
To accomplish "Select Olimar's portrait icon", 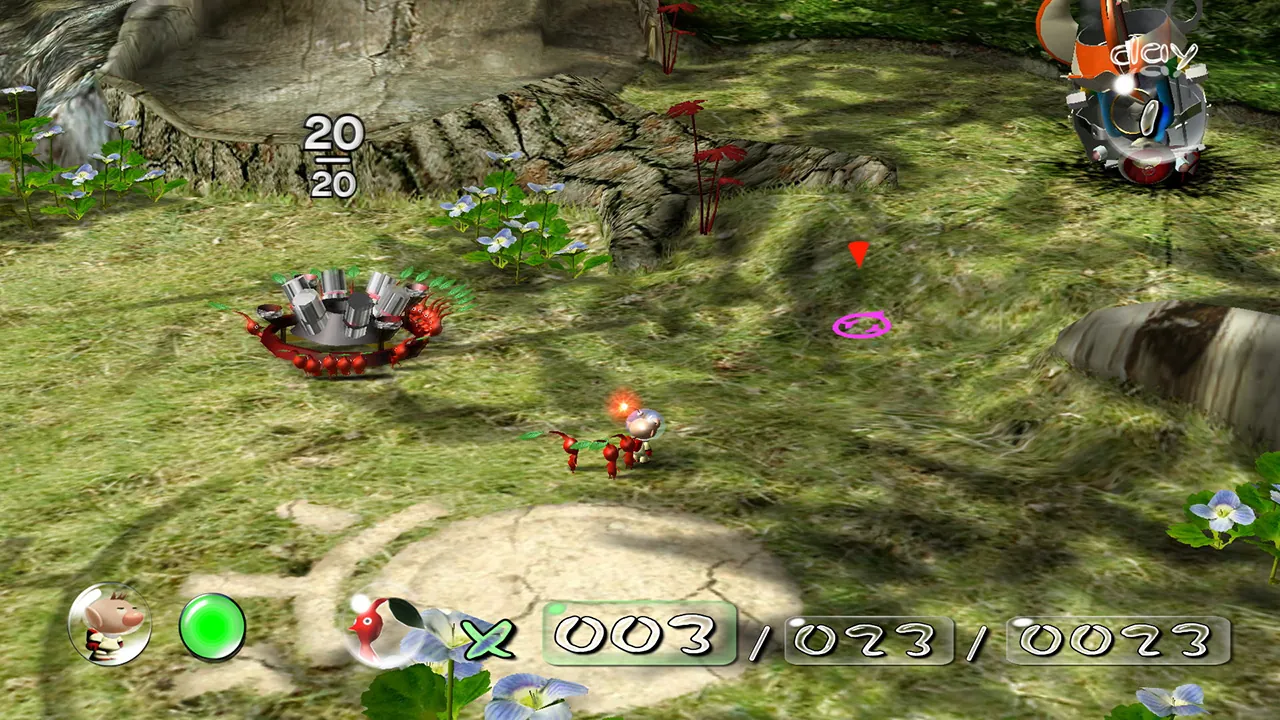I will [110, 627].
